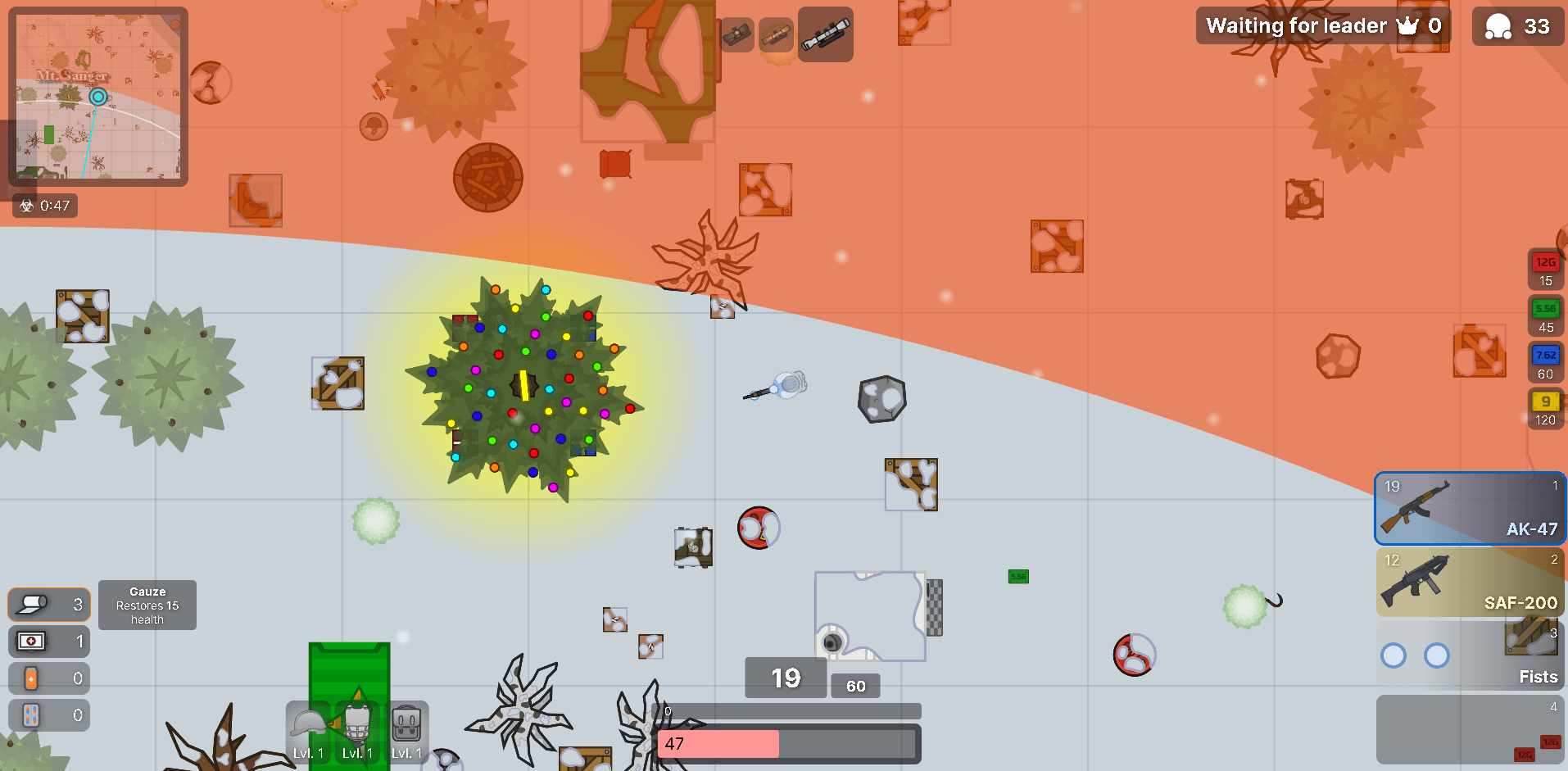Screen dimensions: 1568x771
Task: Select the left empty scope circle slot
Action: coord(1394,655)
